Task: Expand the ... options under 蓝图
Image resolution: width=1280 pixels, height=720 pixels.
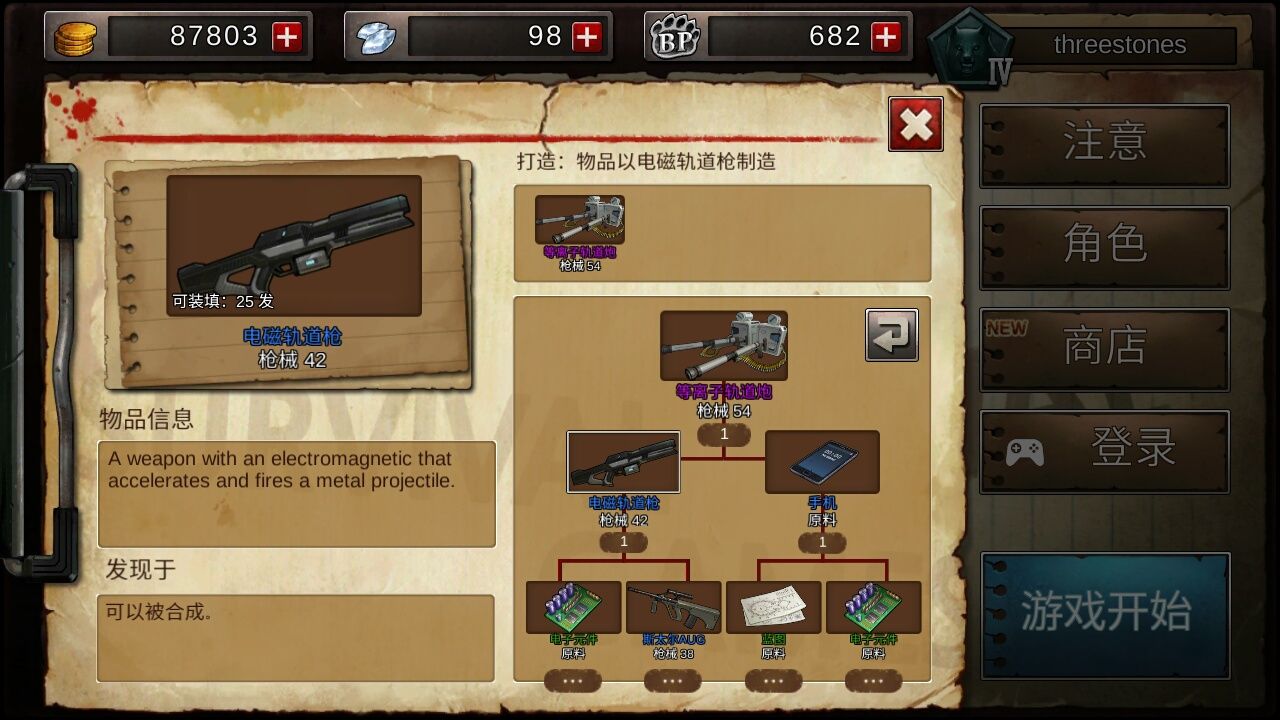Action: pyautogui.click(x=773, y=679)
